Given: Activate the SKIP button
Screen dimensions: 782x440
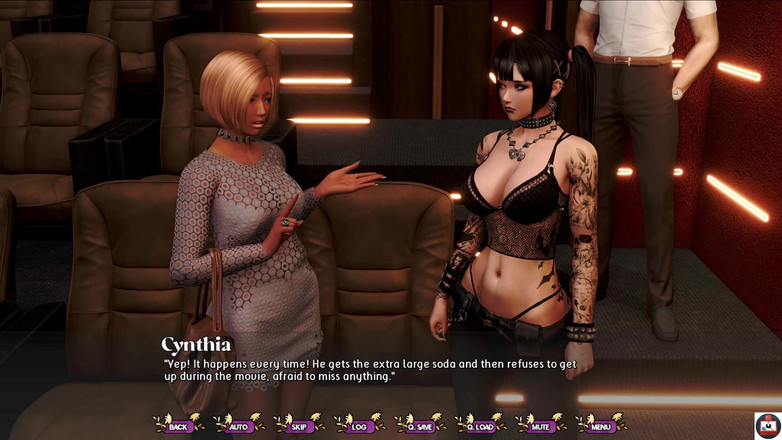Looking at the screenshot, I should point(299,426).
